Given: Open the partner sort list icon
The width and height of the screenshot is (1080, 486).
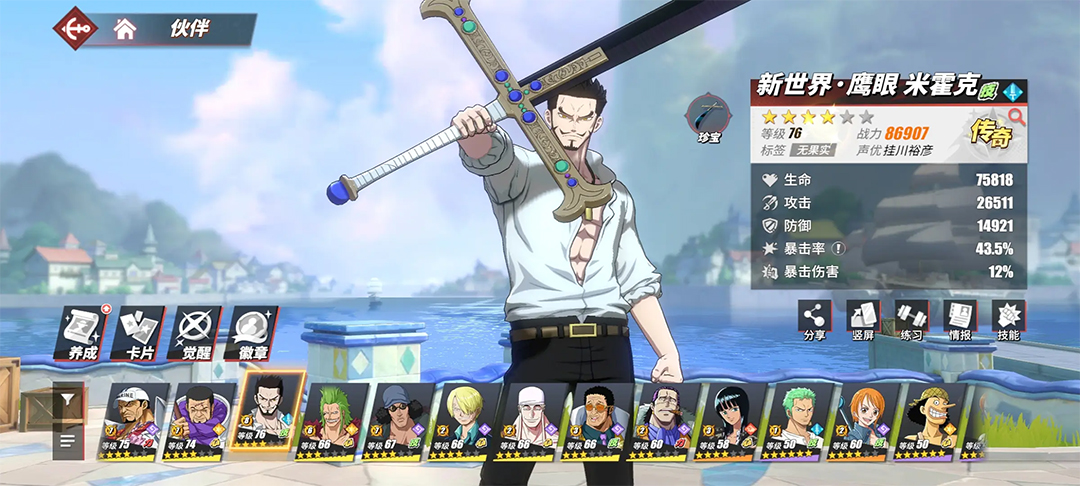Looking at the screenshot, I should [68, 439].
